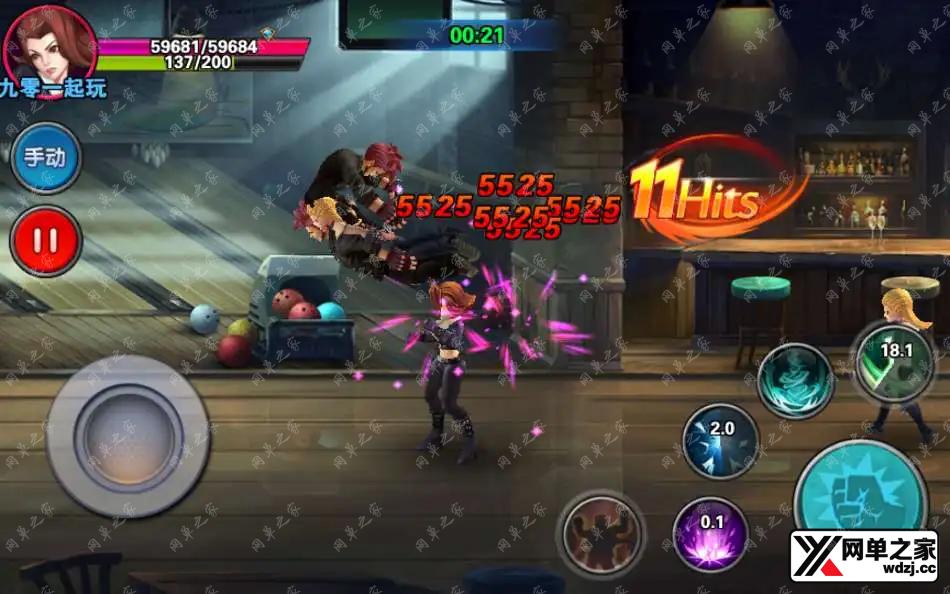Screen dimensions: 950x594
Task: Trigger the teal whirlwind skill
Action: coord(795,380)
